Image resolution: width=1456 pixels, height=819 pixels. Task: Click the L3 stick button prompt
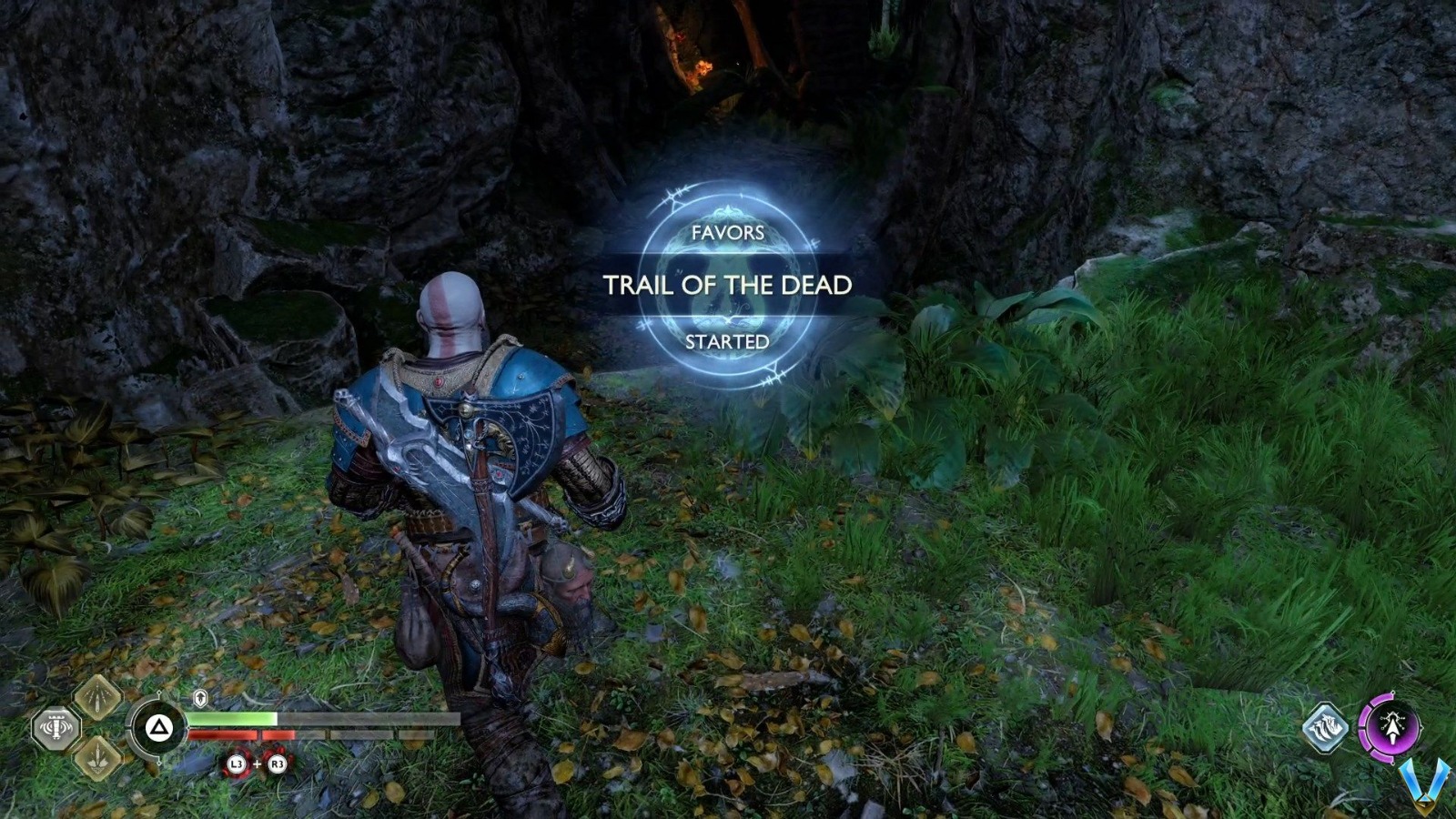tap(237, 763)
